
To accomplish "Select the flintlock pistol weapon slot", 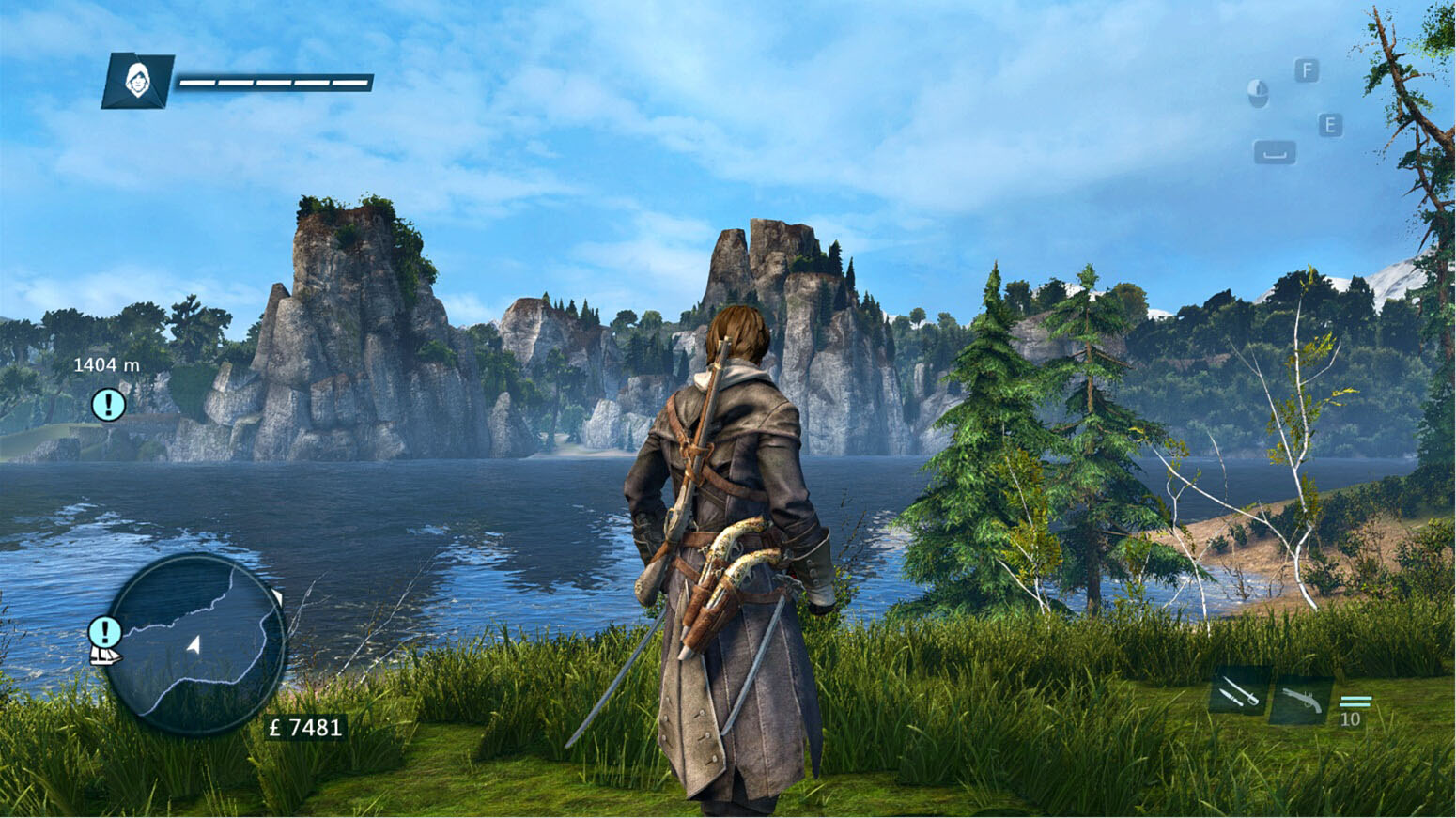I will pos(1301,701).
